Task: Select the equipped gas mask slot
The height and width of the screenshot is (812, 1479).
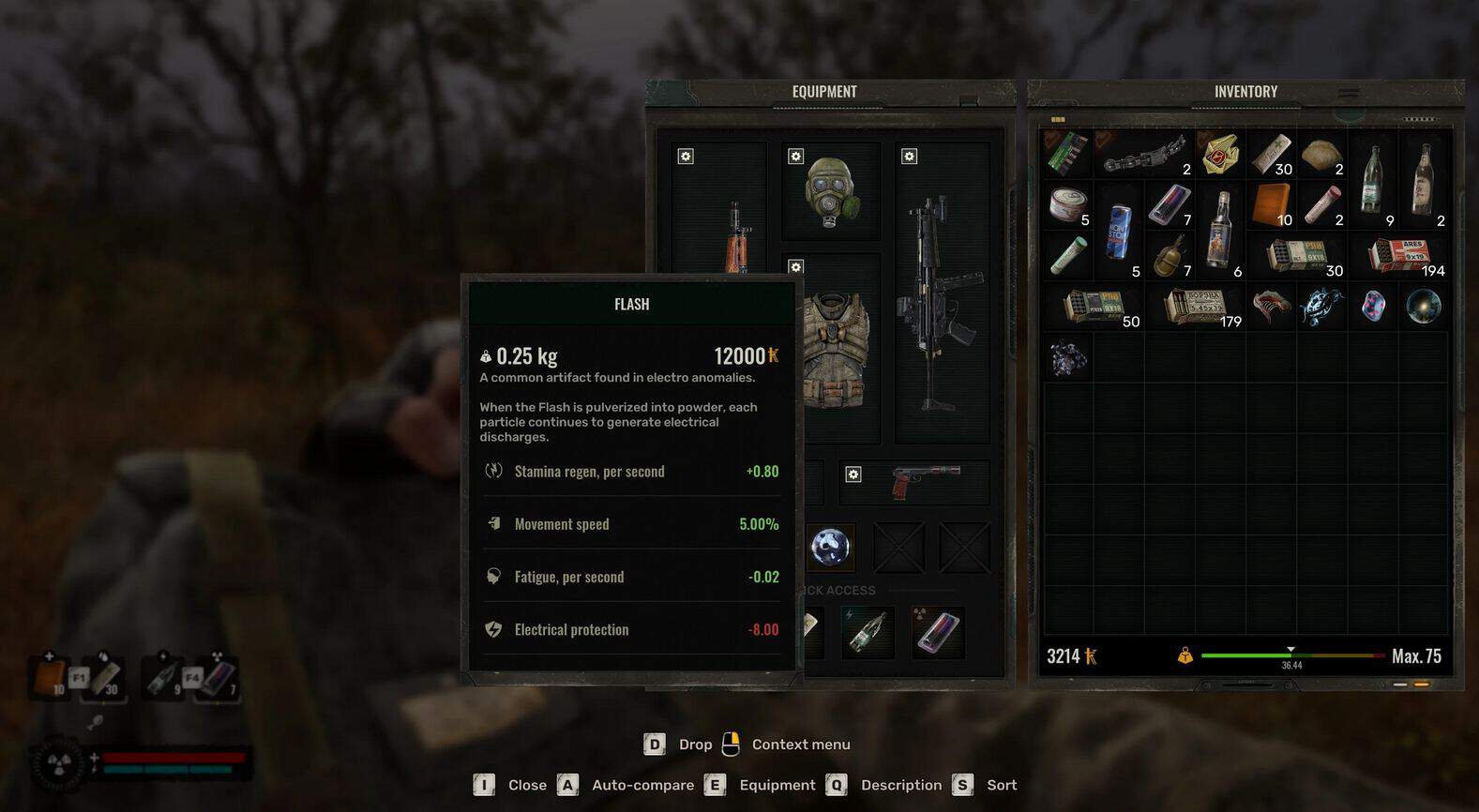Action: tap(830, 191)
